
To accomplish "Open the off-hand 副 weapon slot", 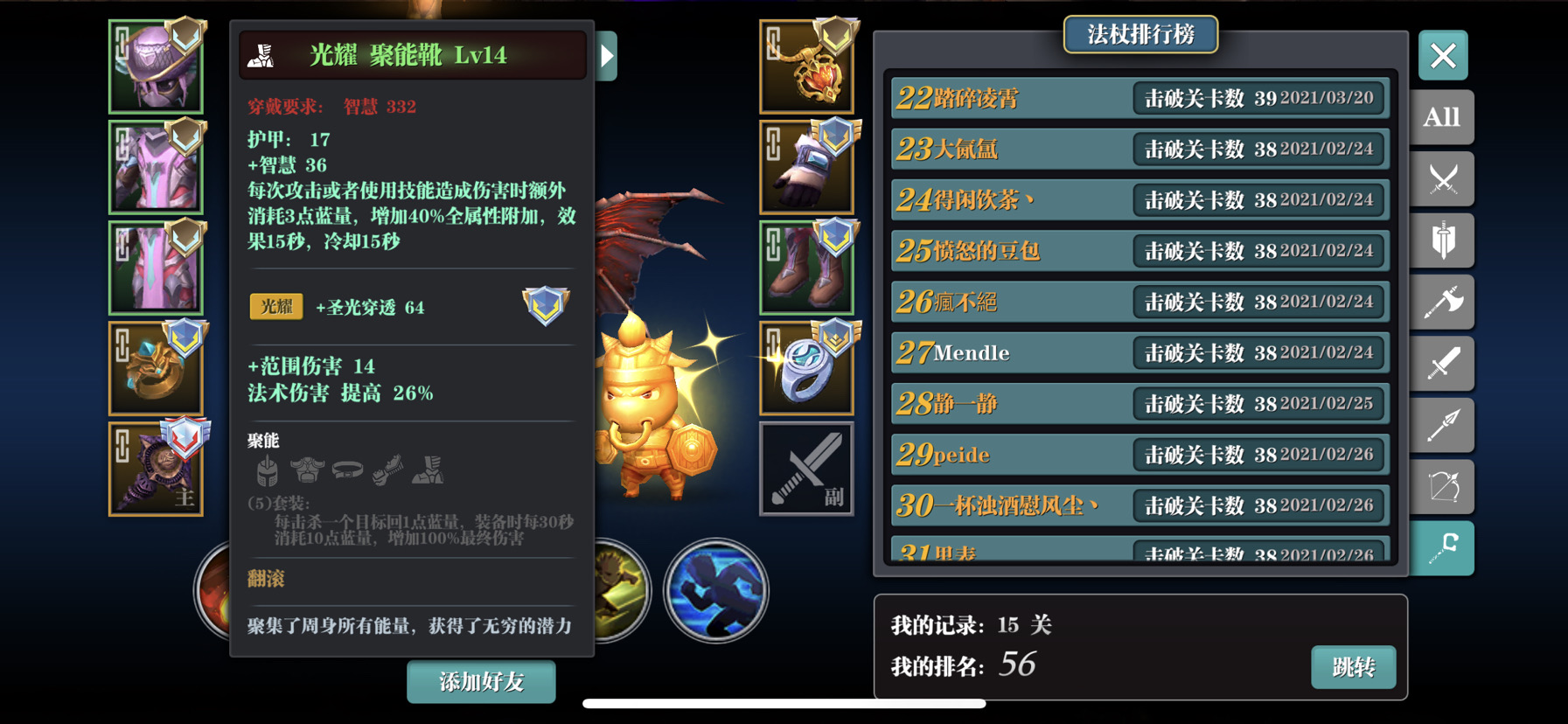I will [806, 469].
